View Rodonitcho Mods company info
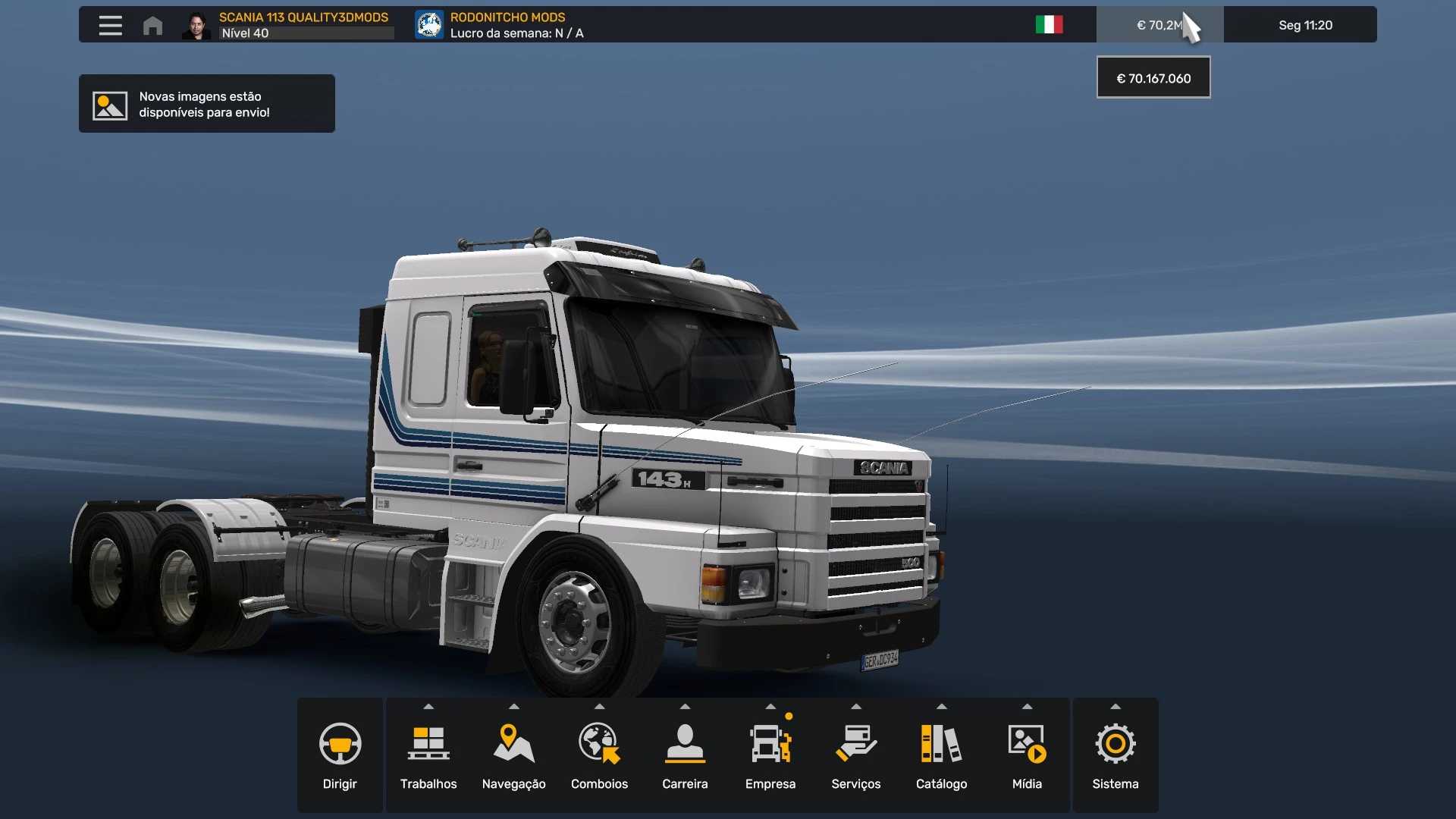1456x819 pixels. (x=500, y=25)
